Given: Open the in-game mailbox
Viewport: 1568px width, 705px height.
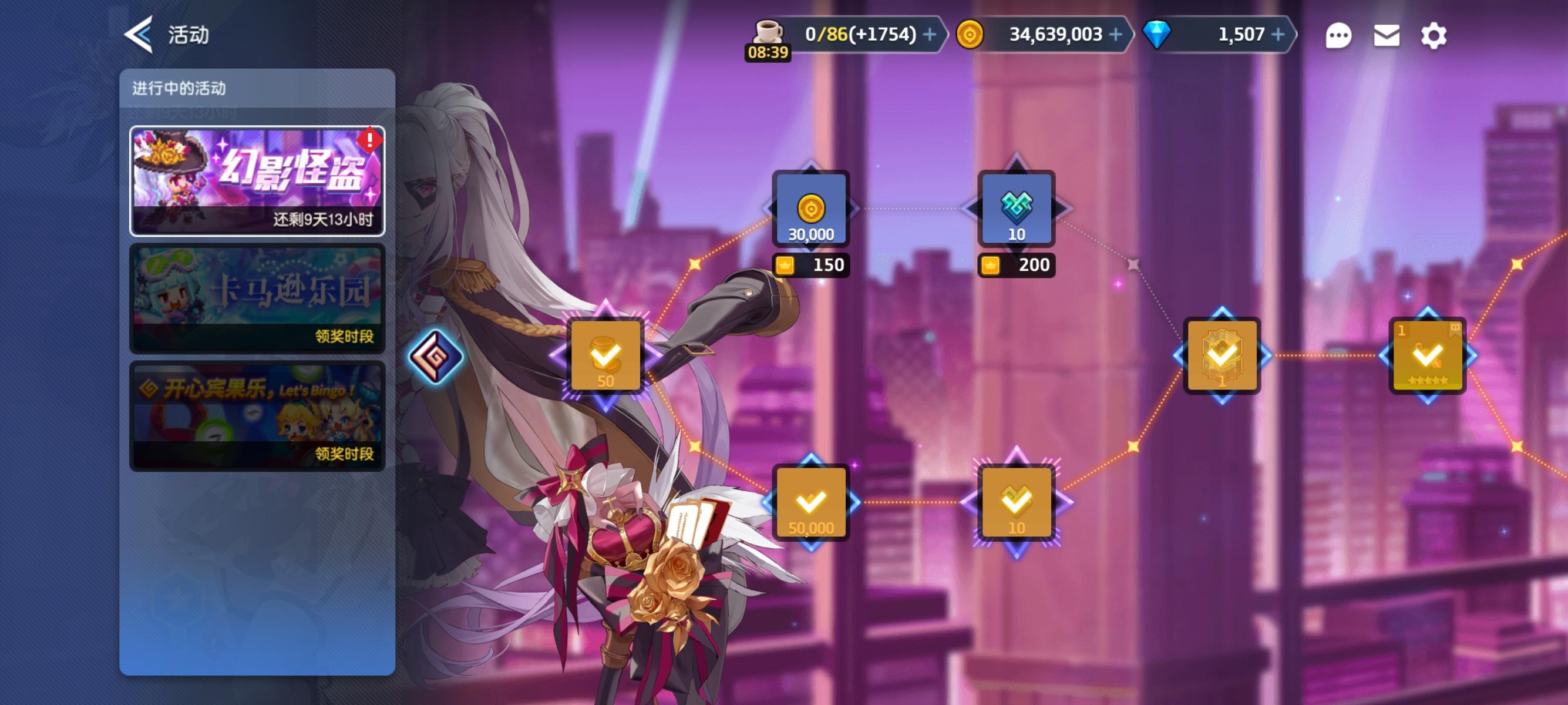Looking at the screenshot, I should pos(1386,35).
